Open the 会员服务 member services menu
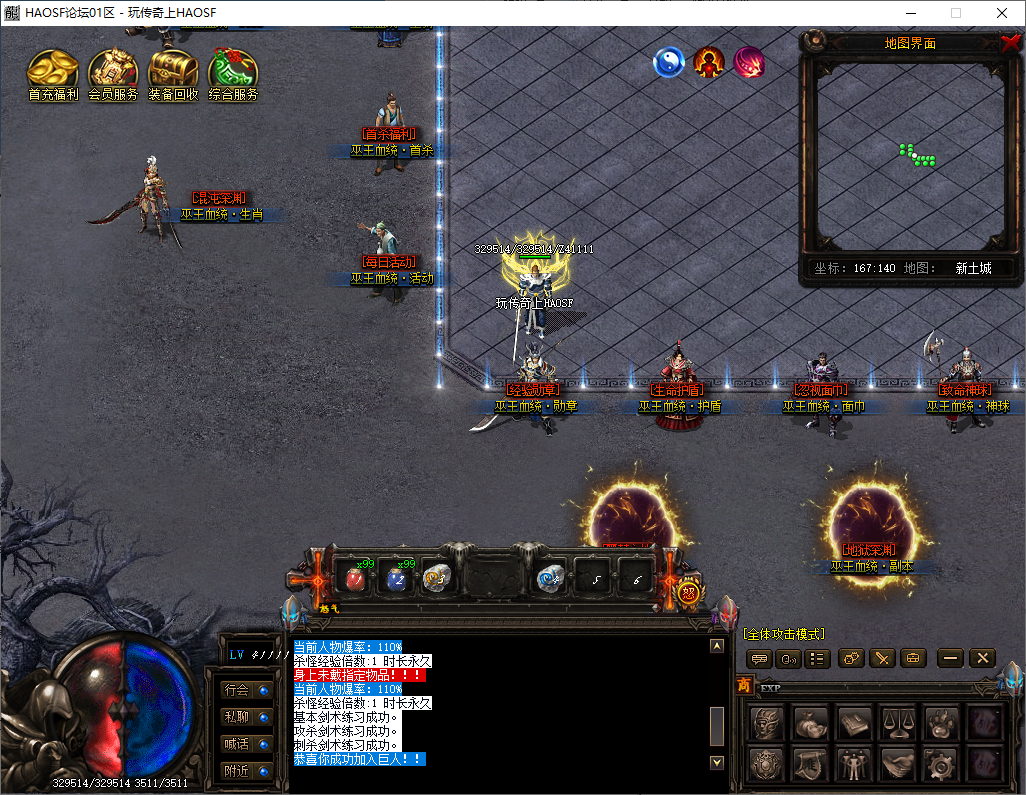The width and height of the screenshot is (1026, 795). pyautogui.click(x=113, y=73)
